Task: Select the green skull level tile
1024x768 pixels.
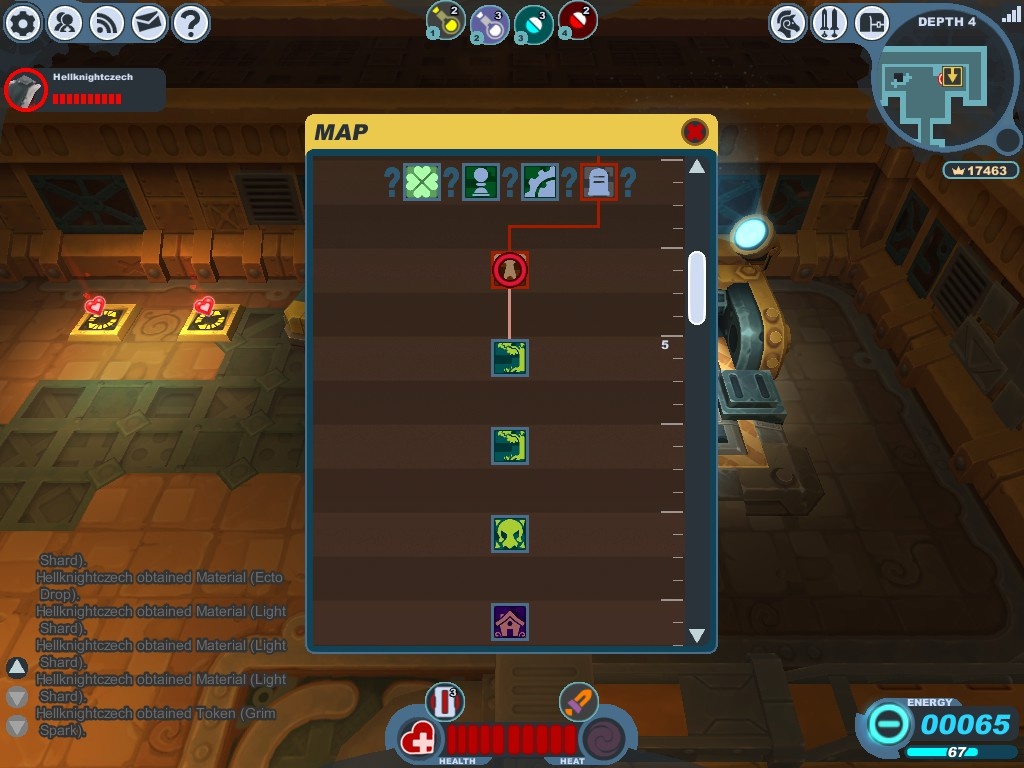Action: pyautogui.click(x=510, y=534)
